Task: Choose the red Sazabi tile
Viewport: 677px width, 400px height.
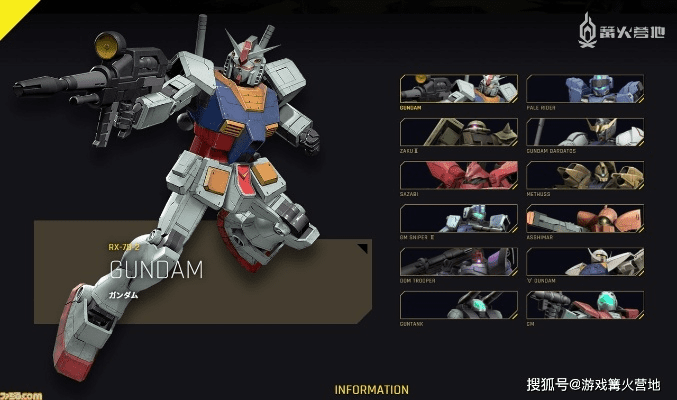Action: click(459, 175)
